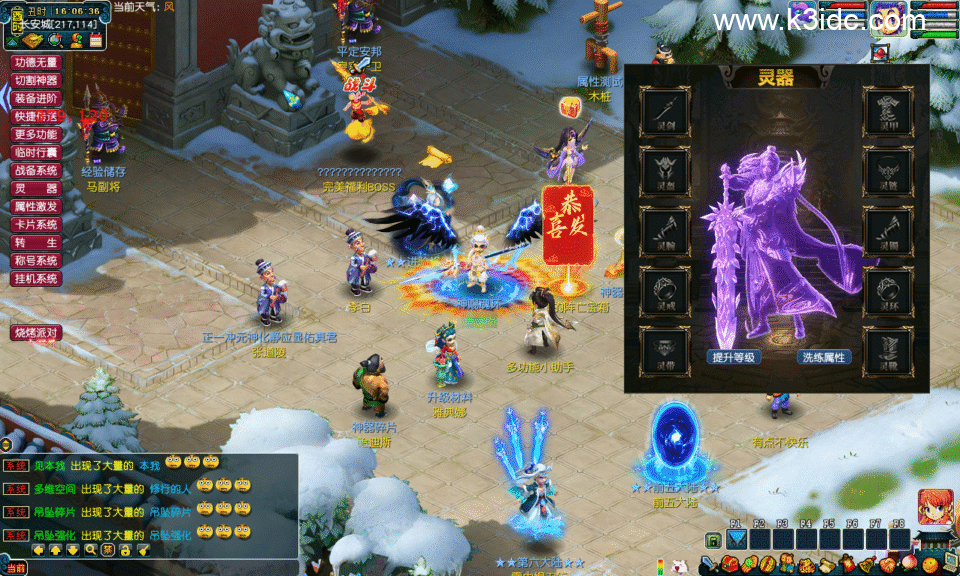This screenshot has width=960, height=576.
Task: Open the 属性激发 menu entry
Action: coord(37,206)
